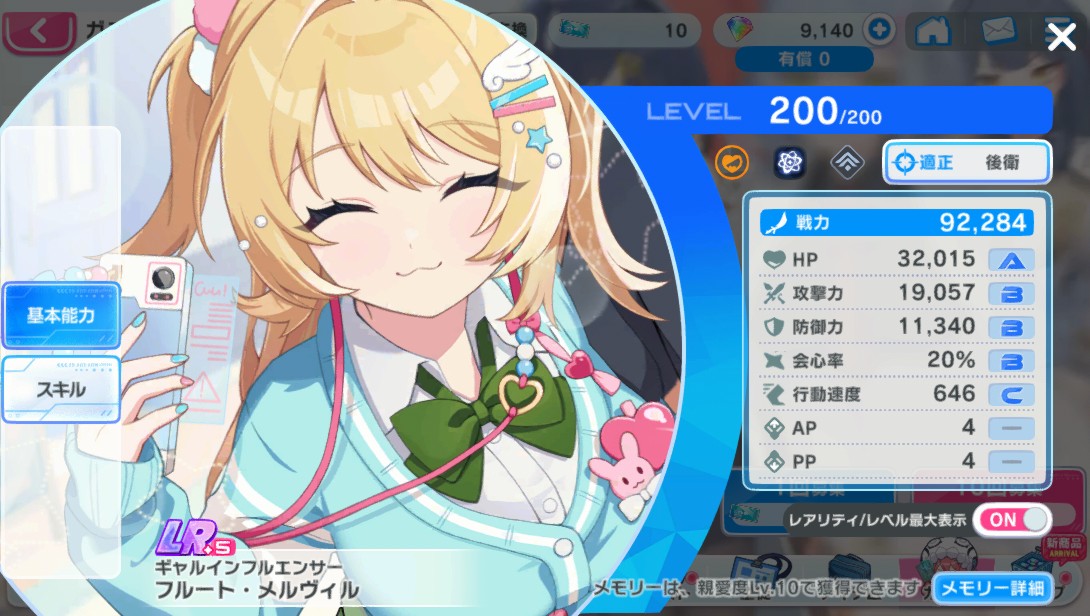Image resolution: width=1090 pixels, height=616 pixels.
Task: Select the atom type icon
Action: [x=790, y=162]
